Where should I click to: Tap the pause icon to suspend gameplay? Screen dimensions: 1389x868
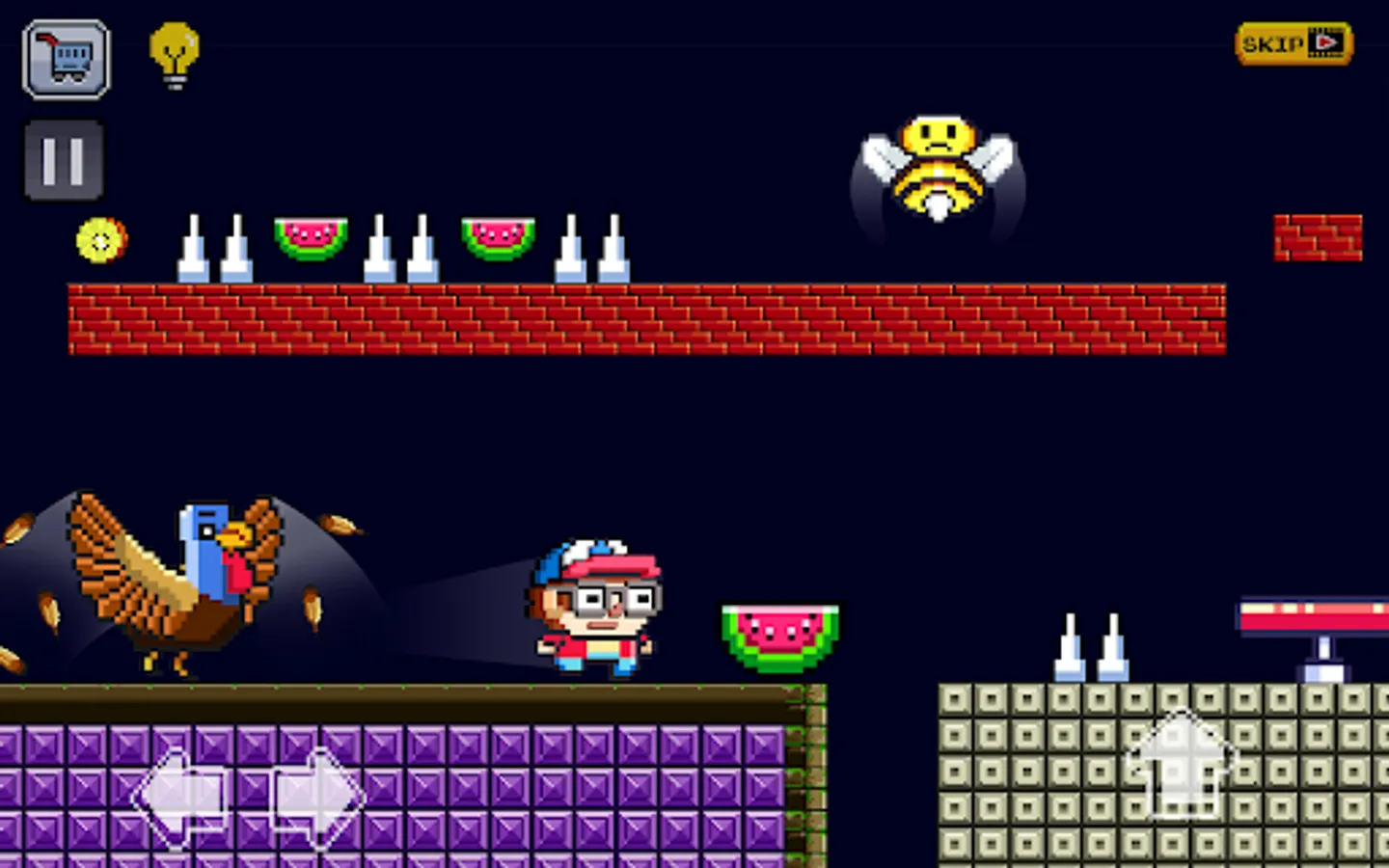[62, 158]
